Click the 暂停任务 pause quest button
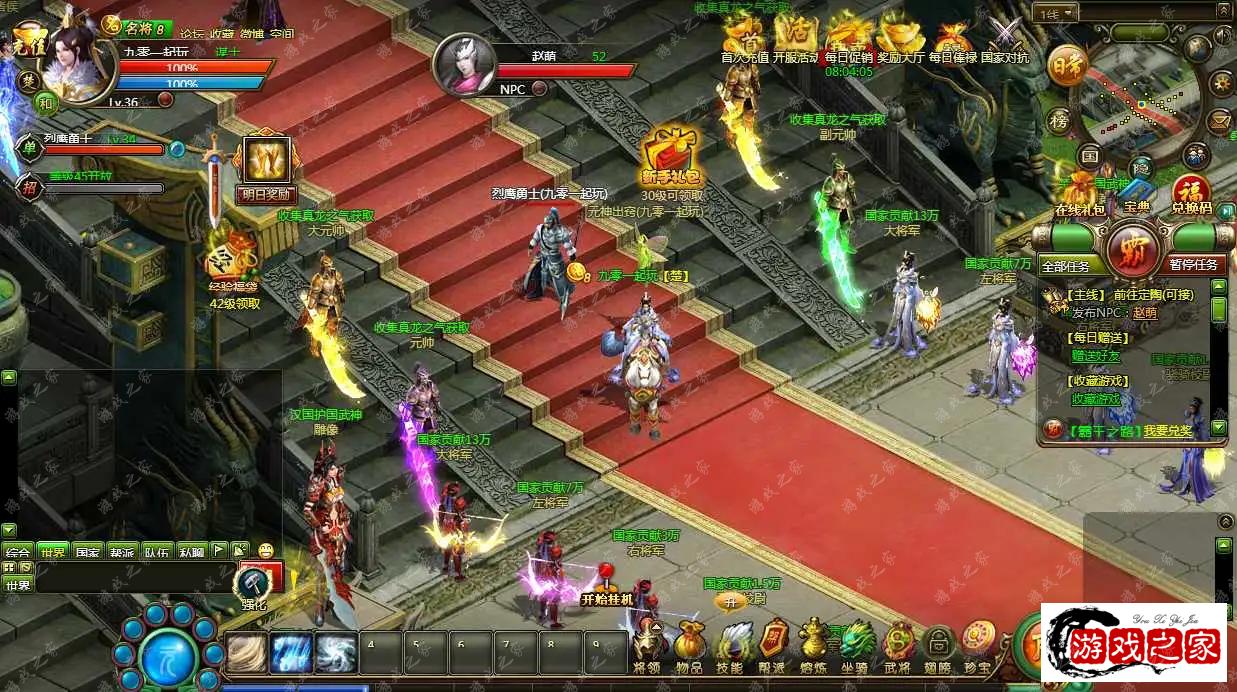 point(1194,265)
